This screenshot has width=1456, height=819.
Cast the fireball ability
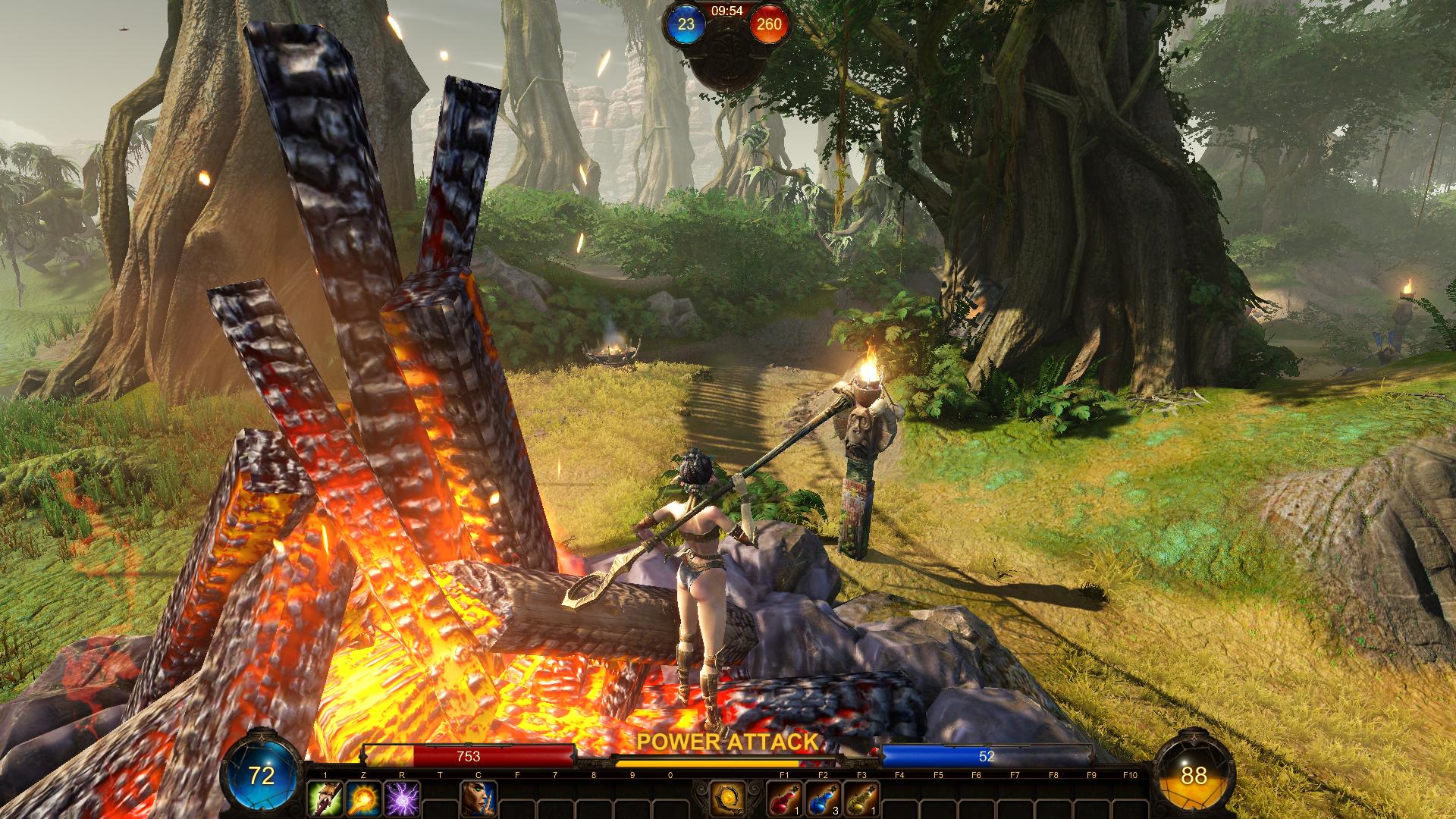click(x=363, y=800)
